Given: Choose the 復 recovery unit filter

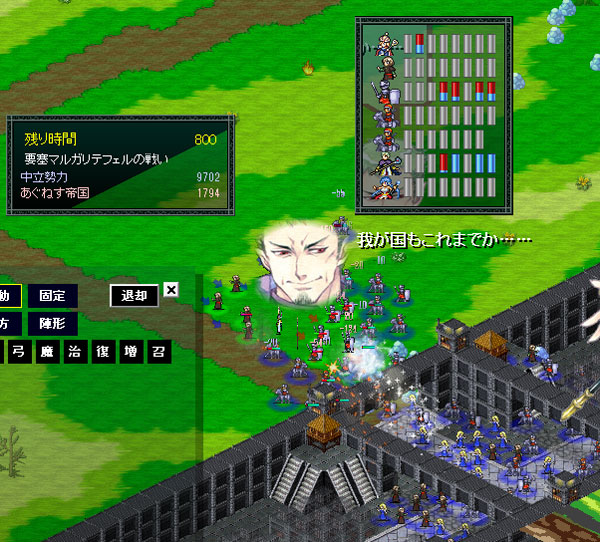Looking at the screenshot, I should (x=103, y=352).
